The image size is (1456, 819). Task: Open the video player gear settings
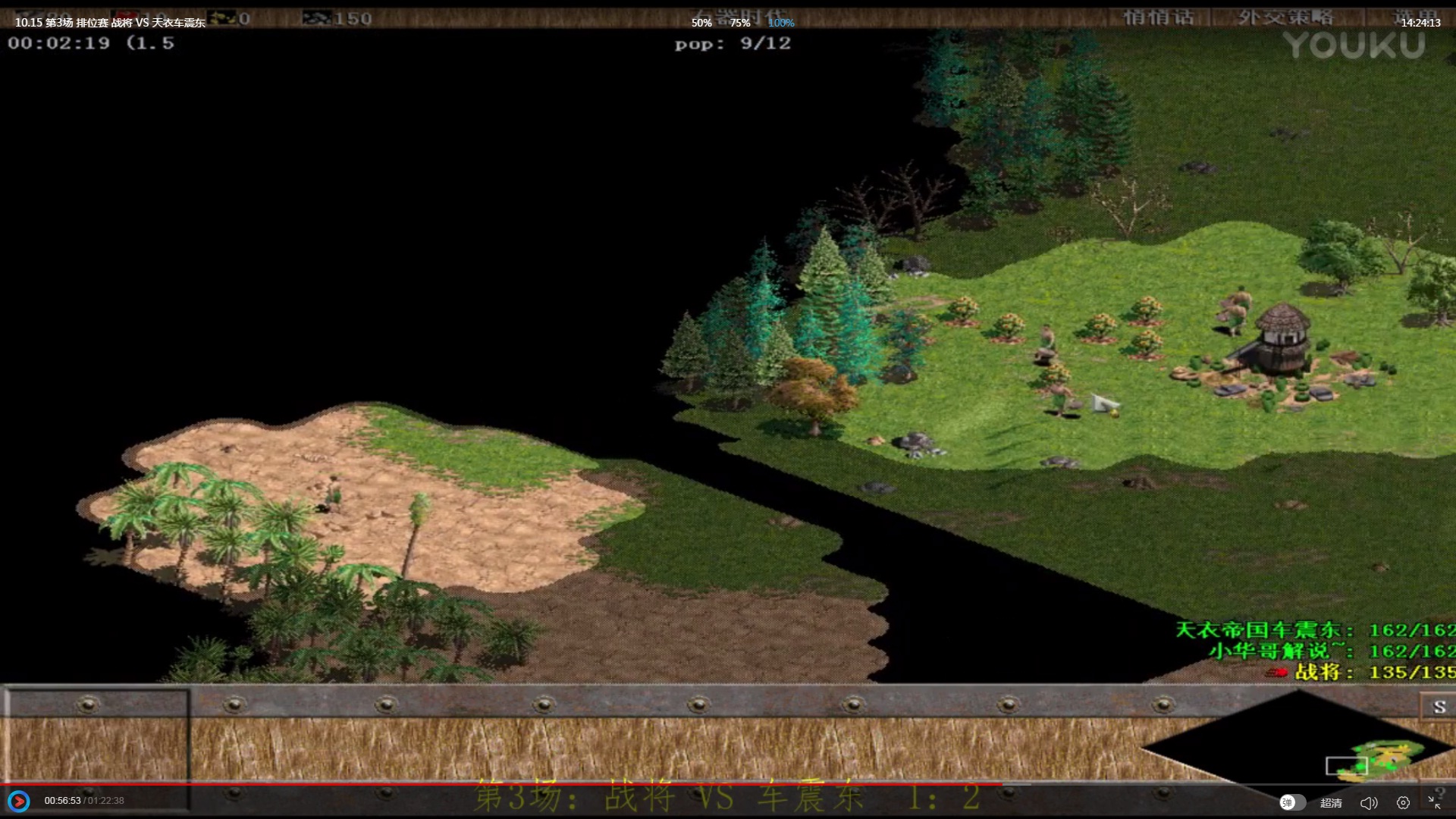(x=1403, y=802)
